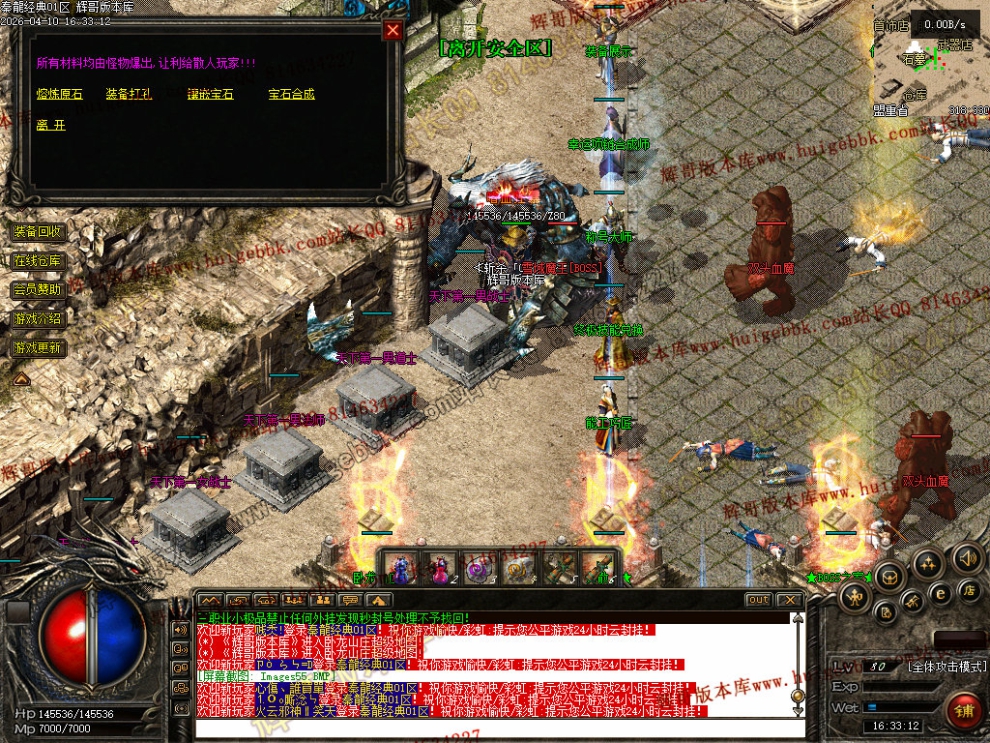Select the 装备打孔 option
990x743 pixels.
[x=129, y=94]
